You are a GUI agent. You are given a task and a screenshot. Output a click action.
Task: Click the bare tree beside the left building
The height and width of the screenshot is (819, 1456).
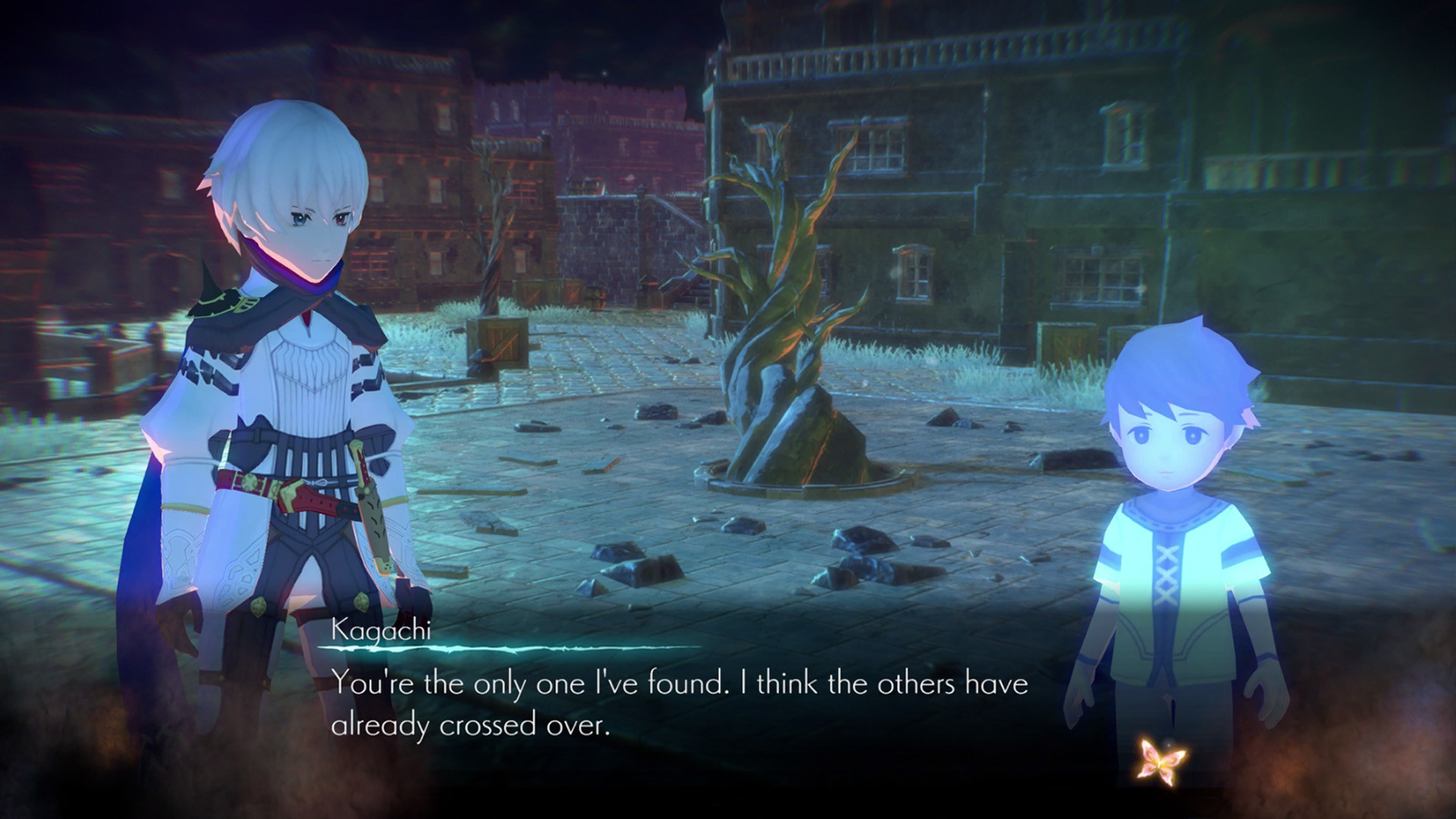[489, 250]
